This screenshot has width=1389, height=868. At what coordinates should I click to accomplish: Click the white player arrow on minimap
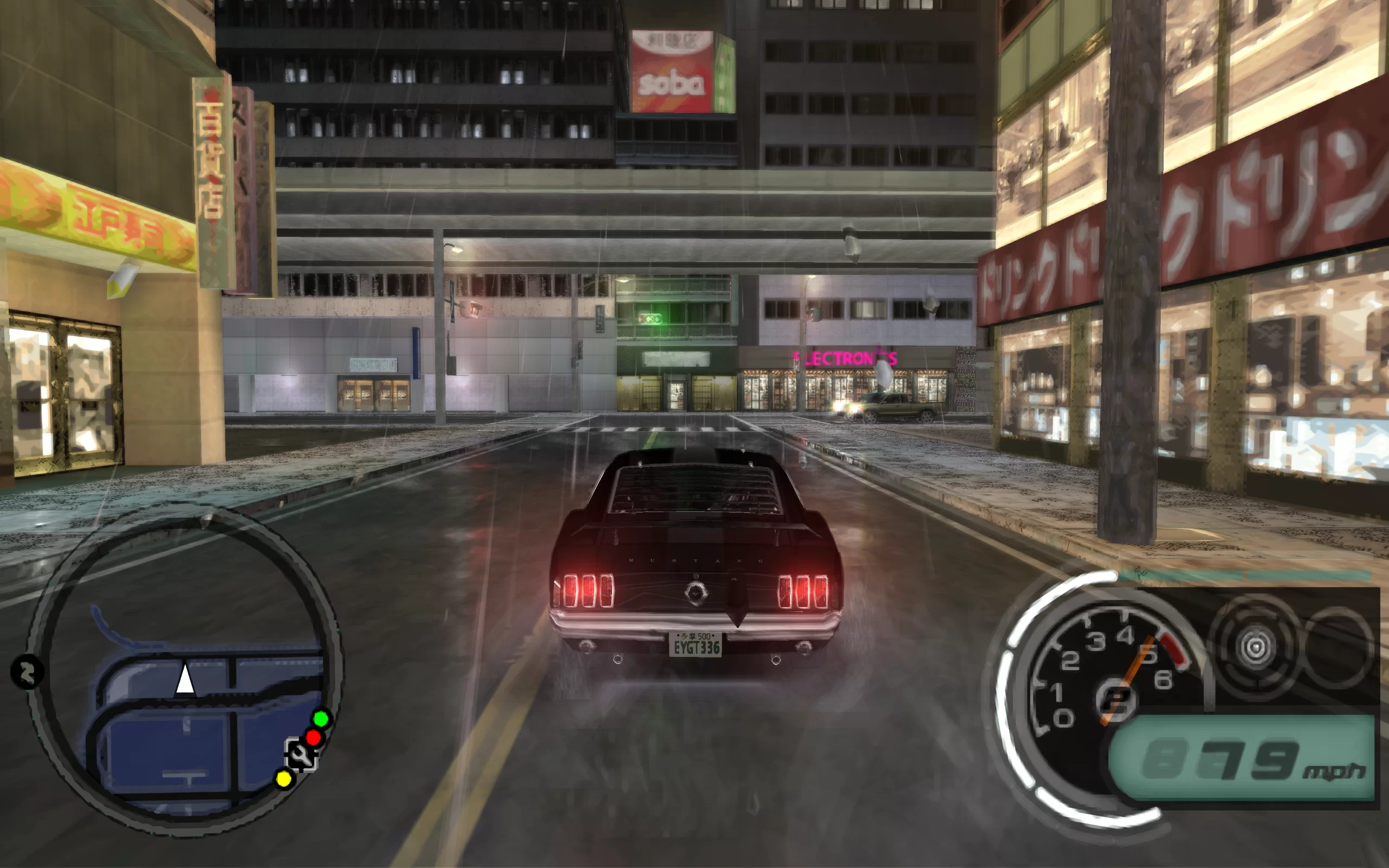pos(185,680)
